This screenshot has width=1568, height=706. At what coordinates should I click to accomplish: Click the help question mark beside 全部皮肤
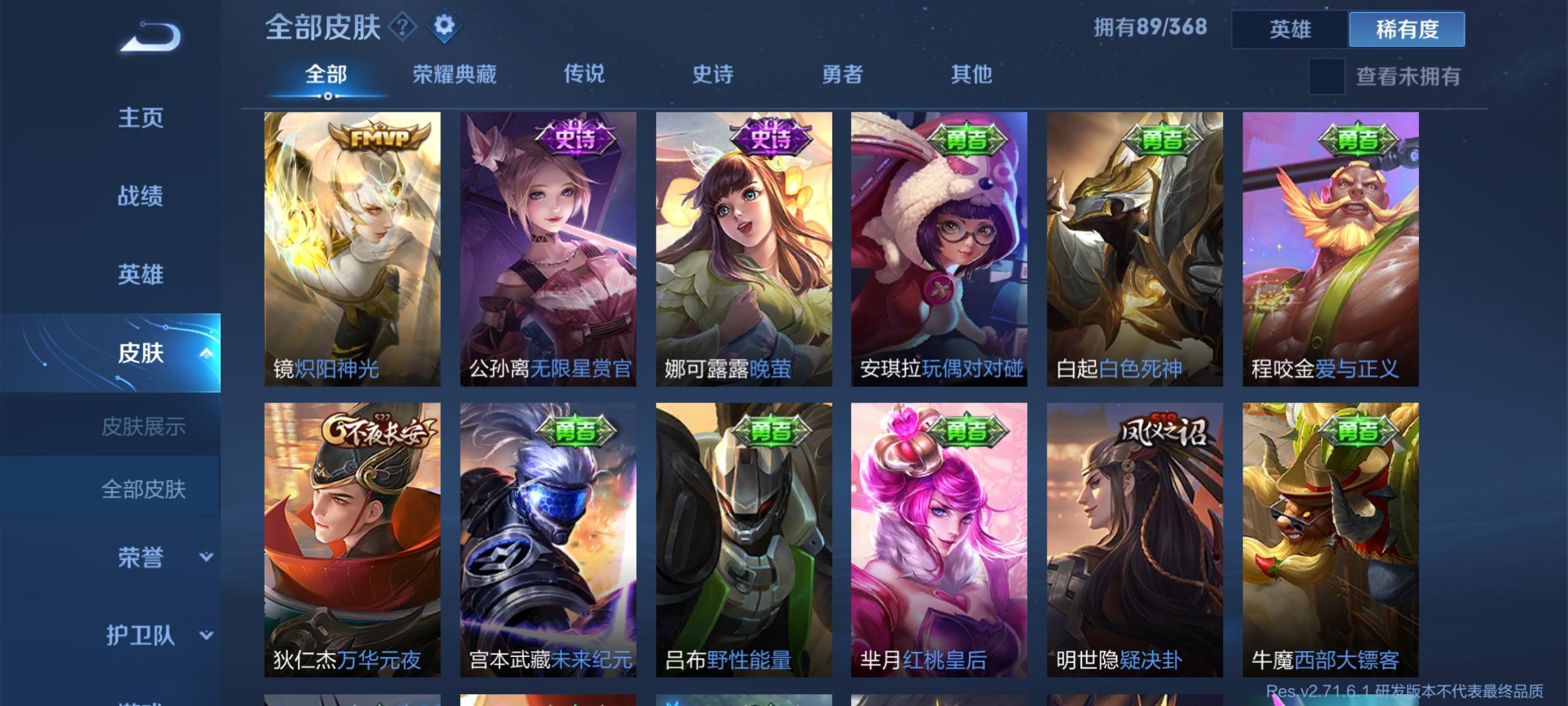point(404,27)
